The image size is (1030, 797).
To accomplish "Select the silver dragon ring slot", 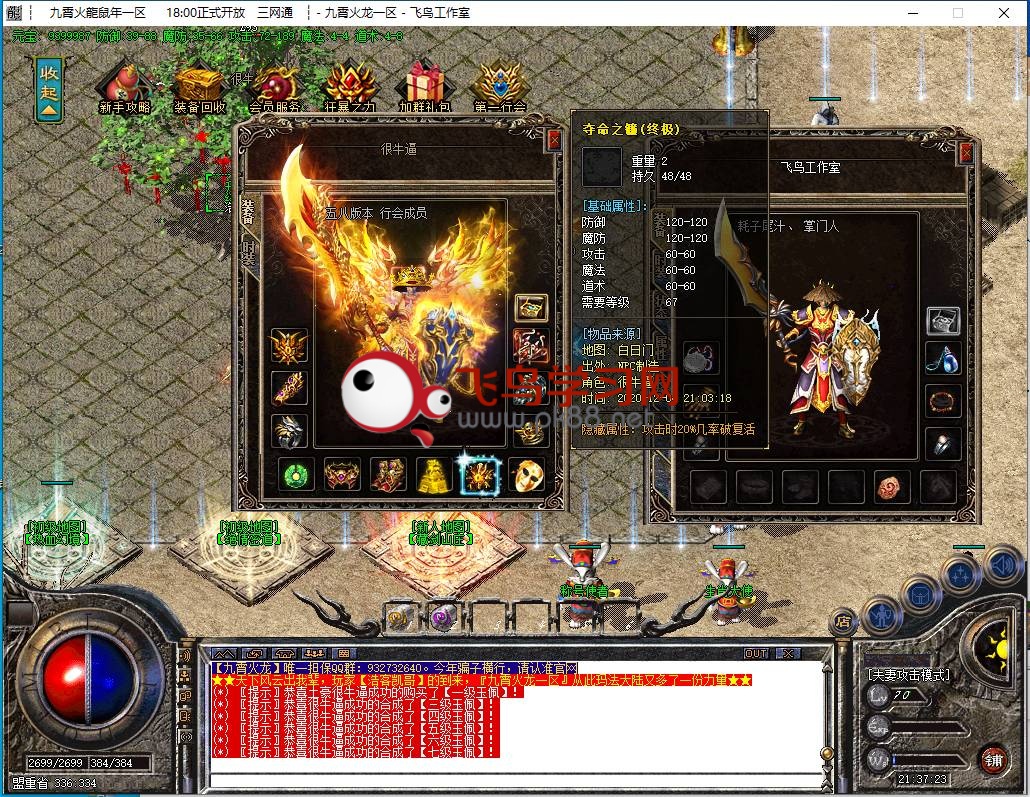I will 289,430.
